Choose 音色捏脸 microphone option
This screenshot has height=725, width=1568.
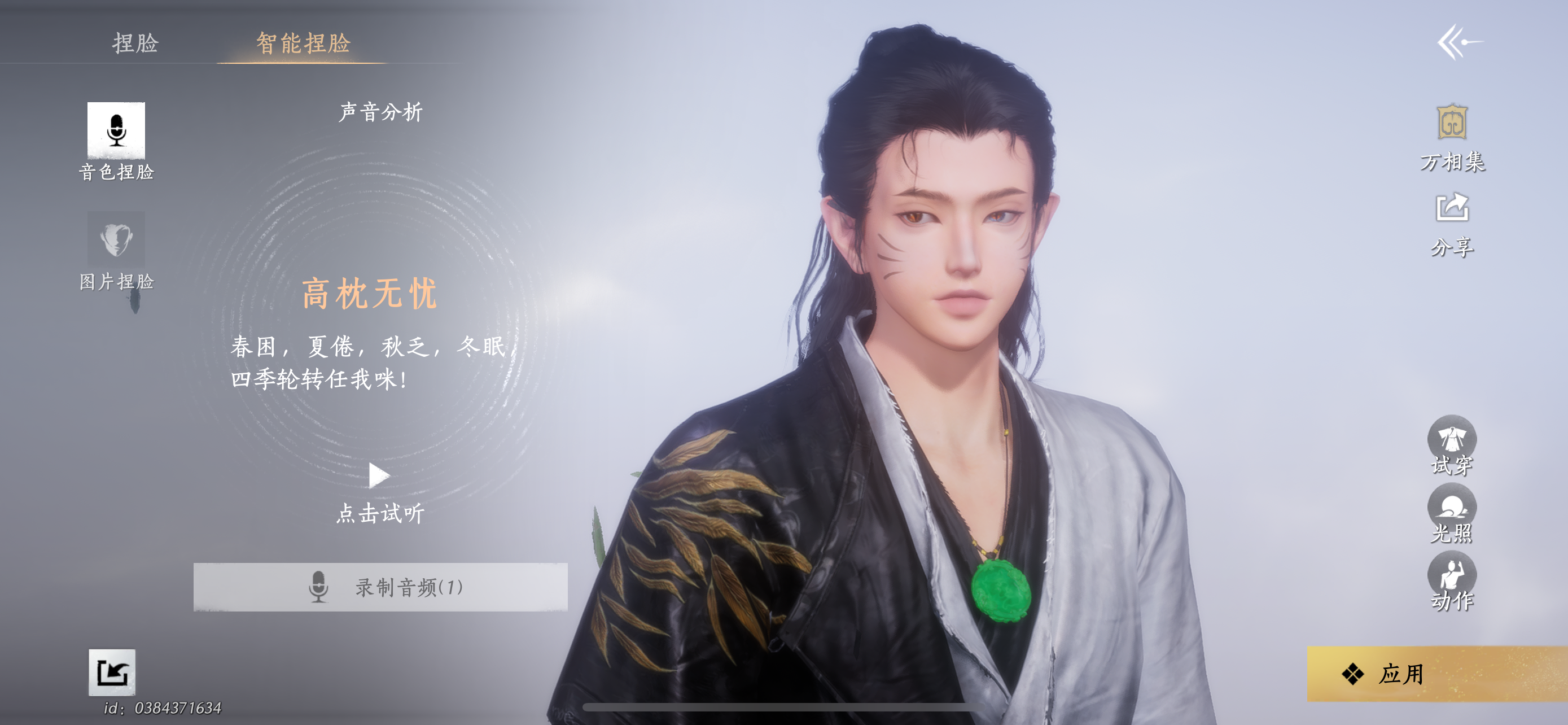coord(116,131)
